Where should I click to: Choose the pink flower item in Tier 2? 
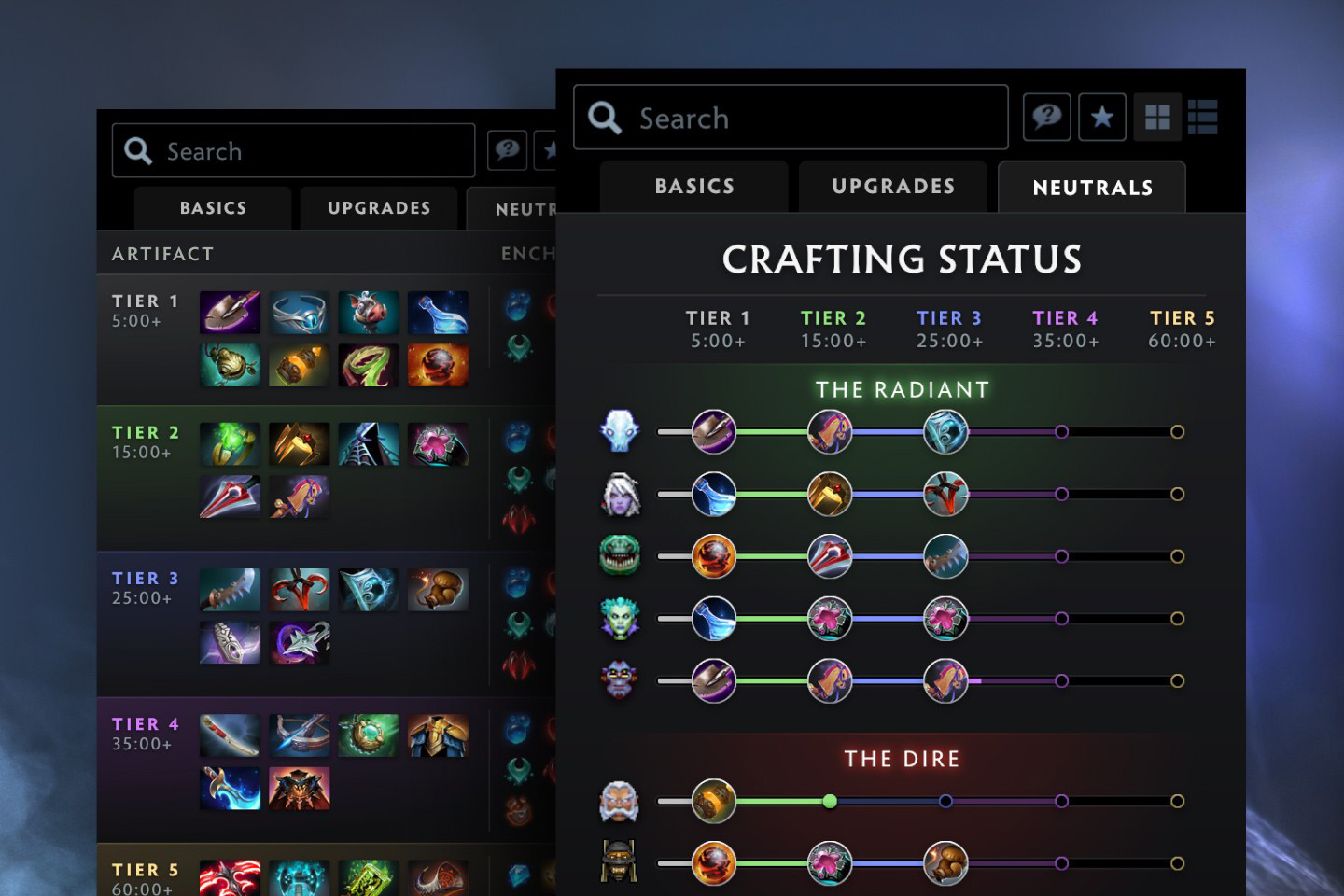click(x=437, y=444)
